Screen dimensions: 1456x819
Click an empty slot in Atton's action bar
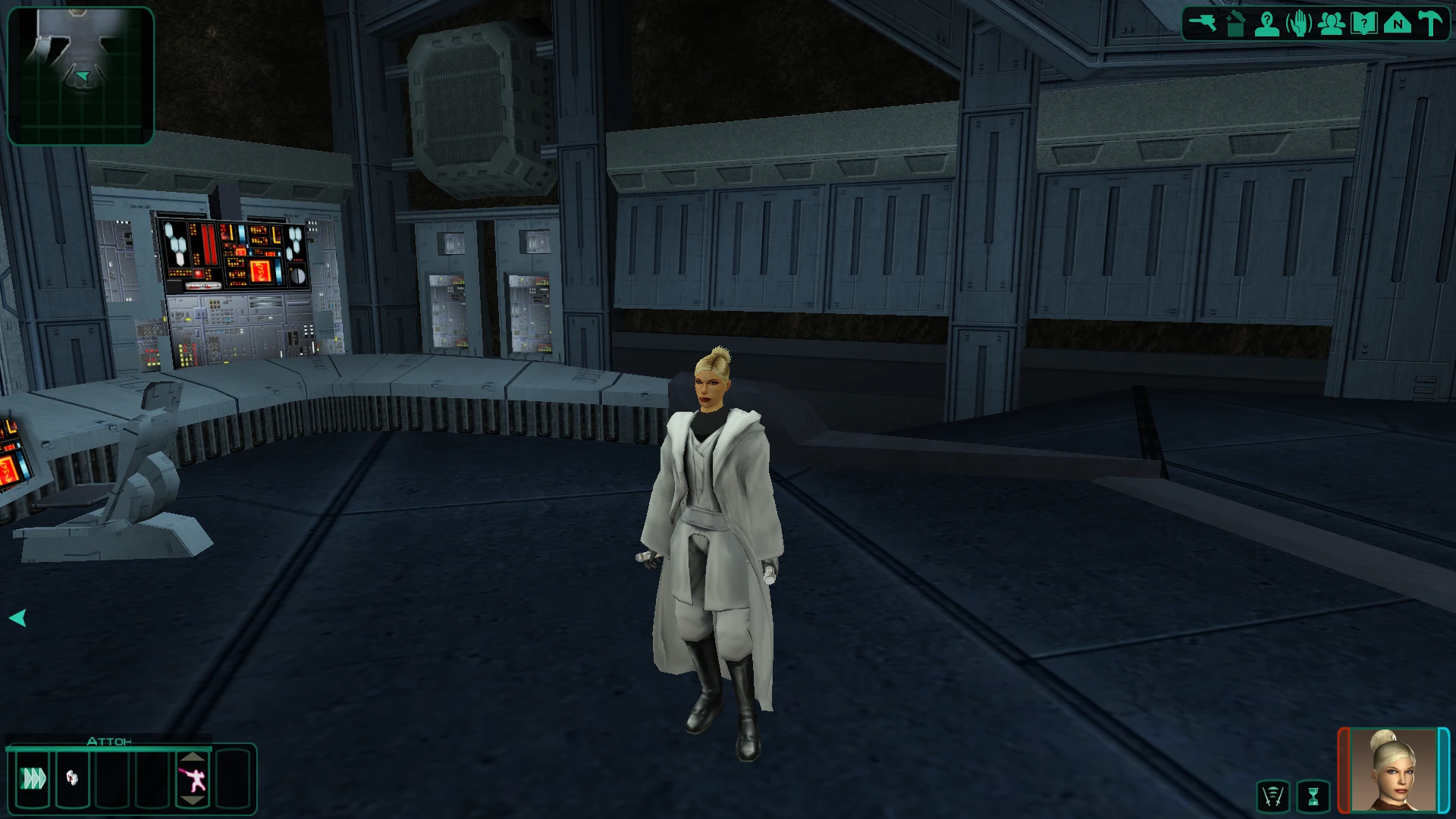tap(112, 777)
